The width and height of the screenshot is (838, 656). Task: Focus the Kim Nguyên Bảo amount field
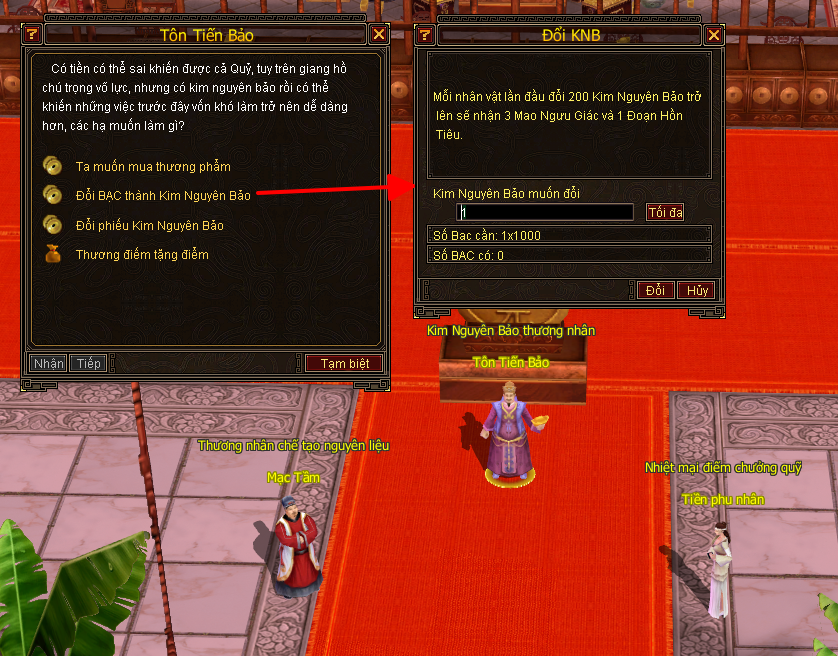point(546,213)
